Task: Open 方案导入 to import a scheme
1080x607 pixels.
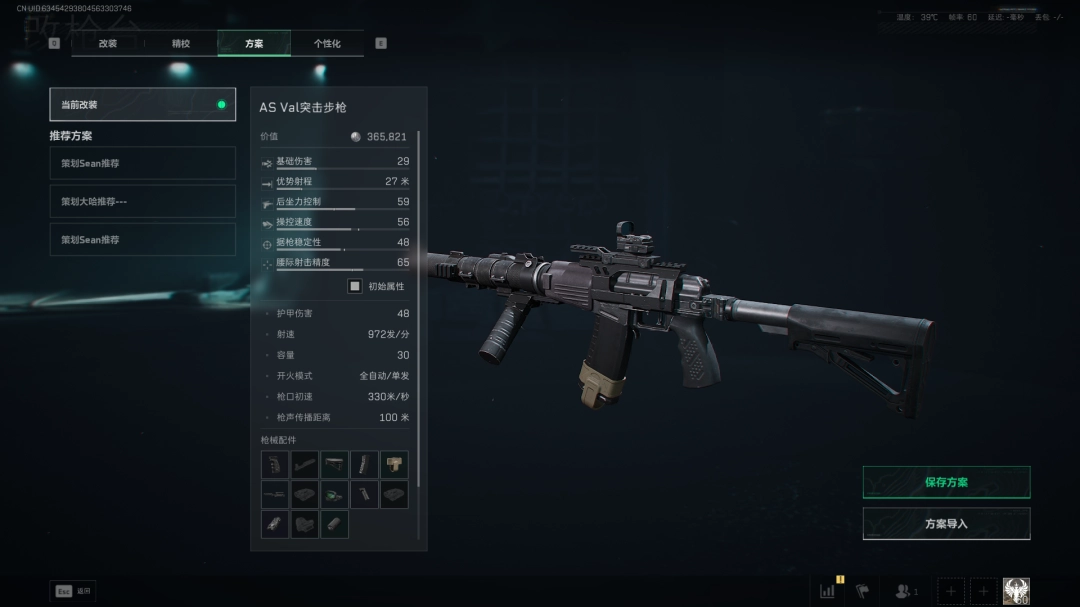Action: [x=946, y=524]
